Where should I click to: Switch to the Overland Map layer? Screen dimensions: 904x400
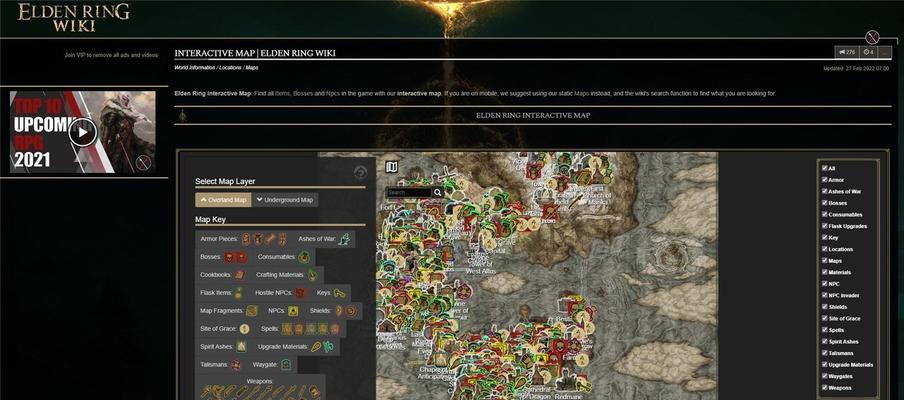222,200
